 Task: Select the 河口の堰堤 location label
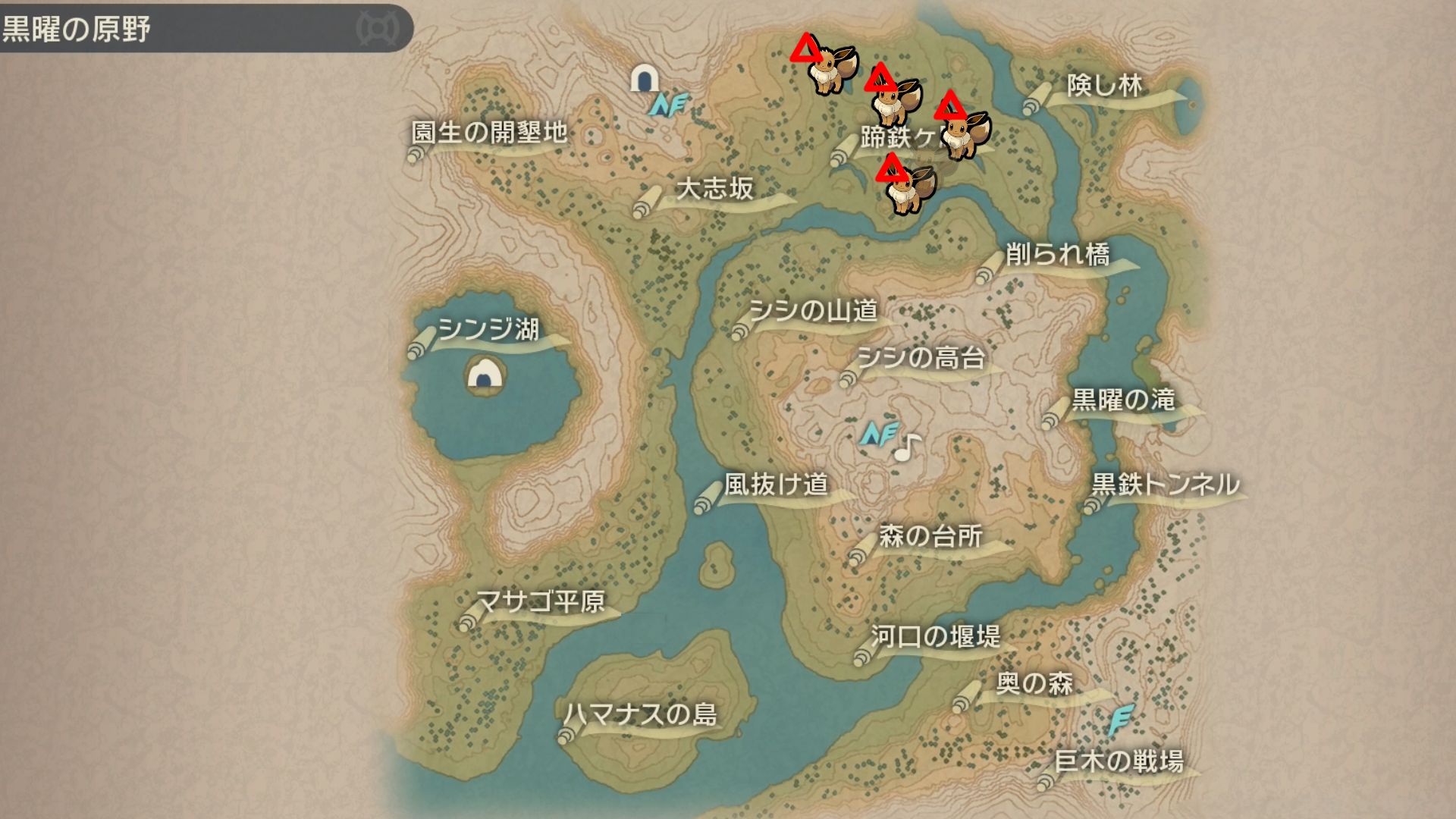pos(935,637)
